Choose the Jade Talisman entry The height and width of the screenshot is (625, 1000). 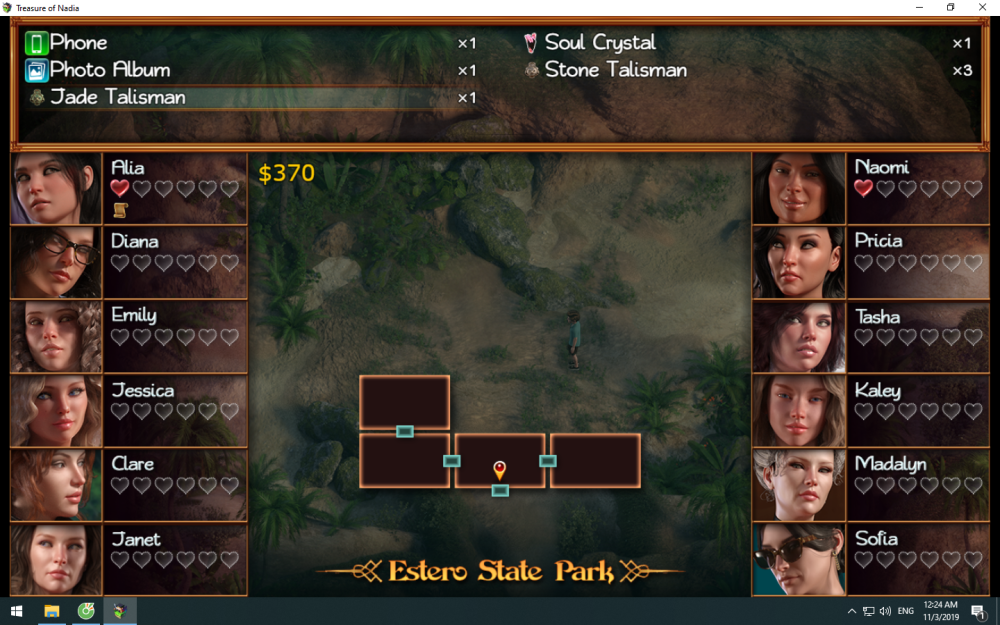coord(117,97)
